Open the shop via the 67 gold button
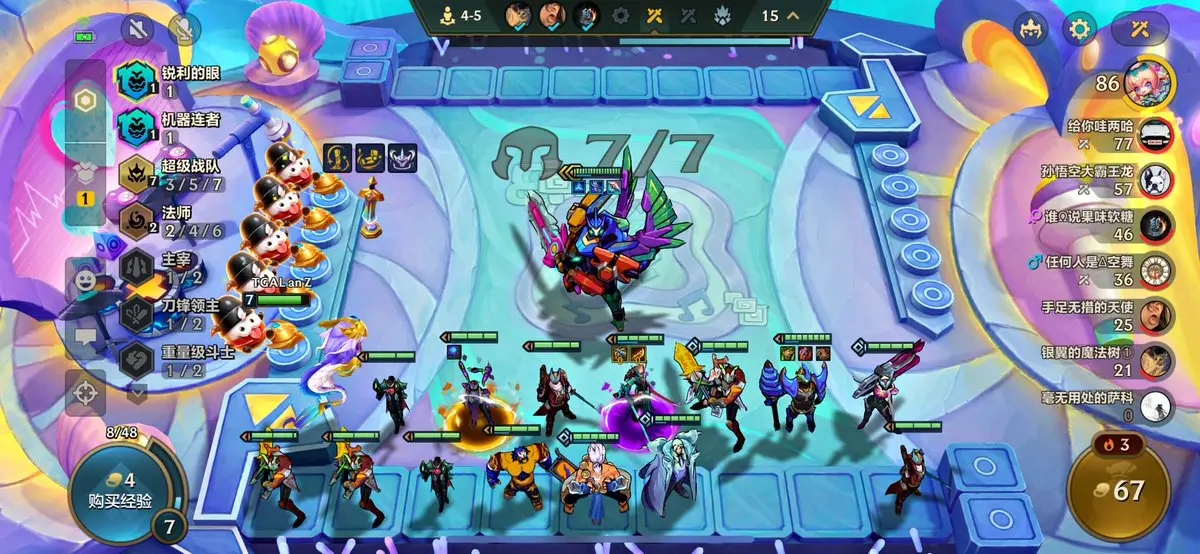The width and height of the screenshot is (1200, 554). (x=1117, y=490)
